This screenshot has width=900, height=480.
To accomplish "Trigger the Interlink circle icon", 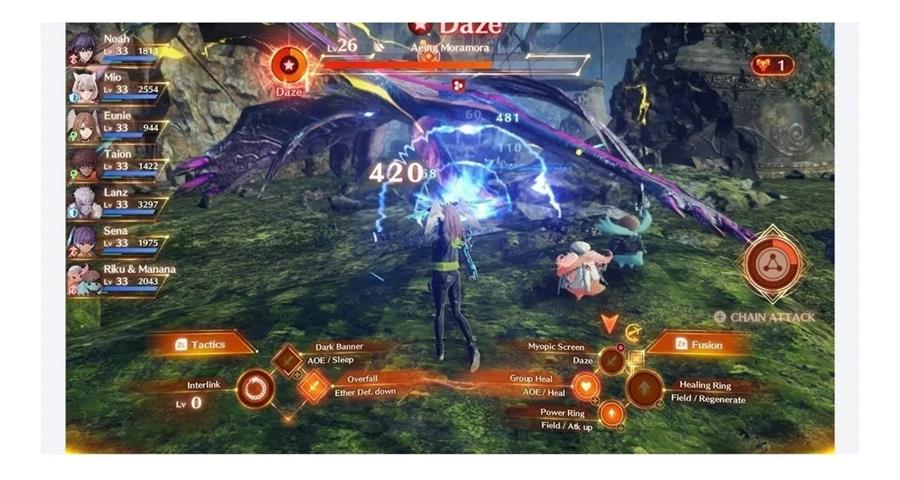I will 257,387.
